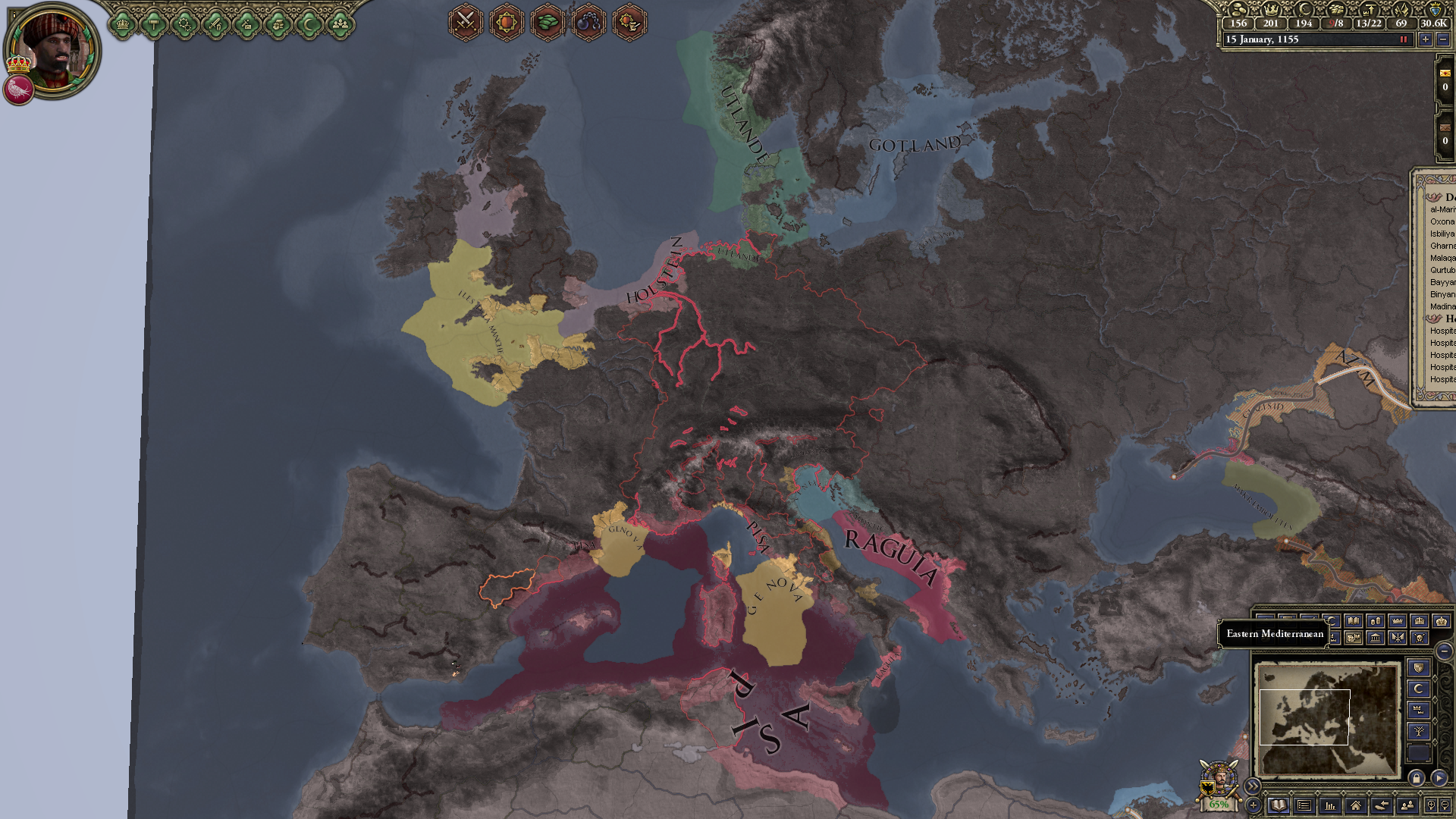Pause the game with the pause button

click(x=1404, y=39)
